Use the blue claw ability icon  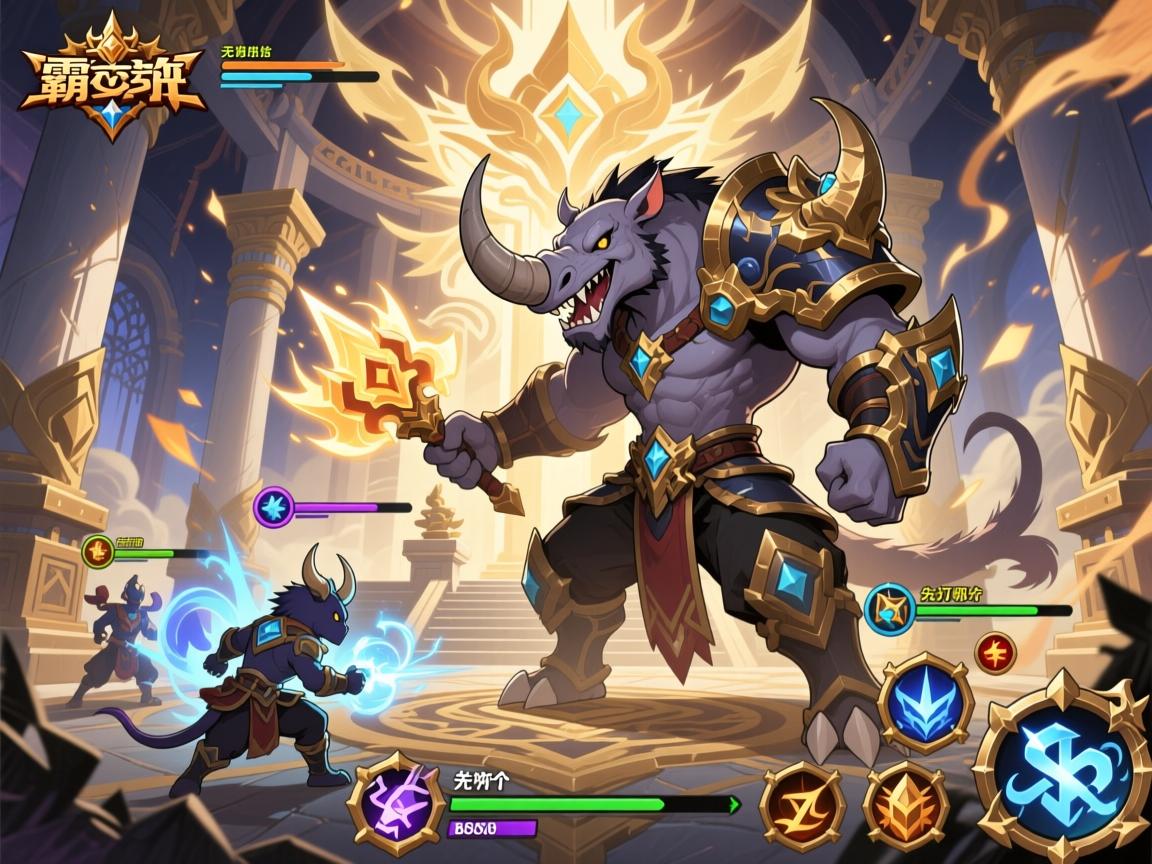coord(925,702)
